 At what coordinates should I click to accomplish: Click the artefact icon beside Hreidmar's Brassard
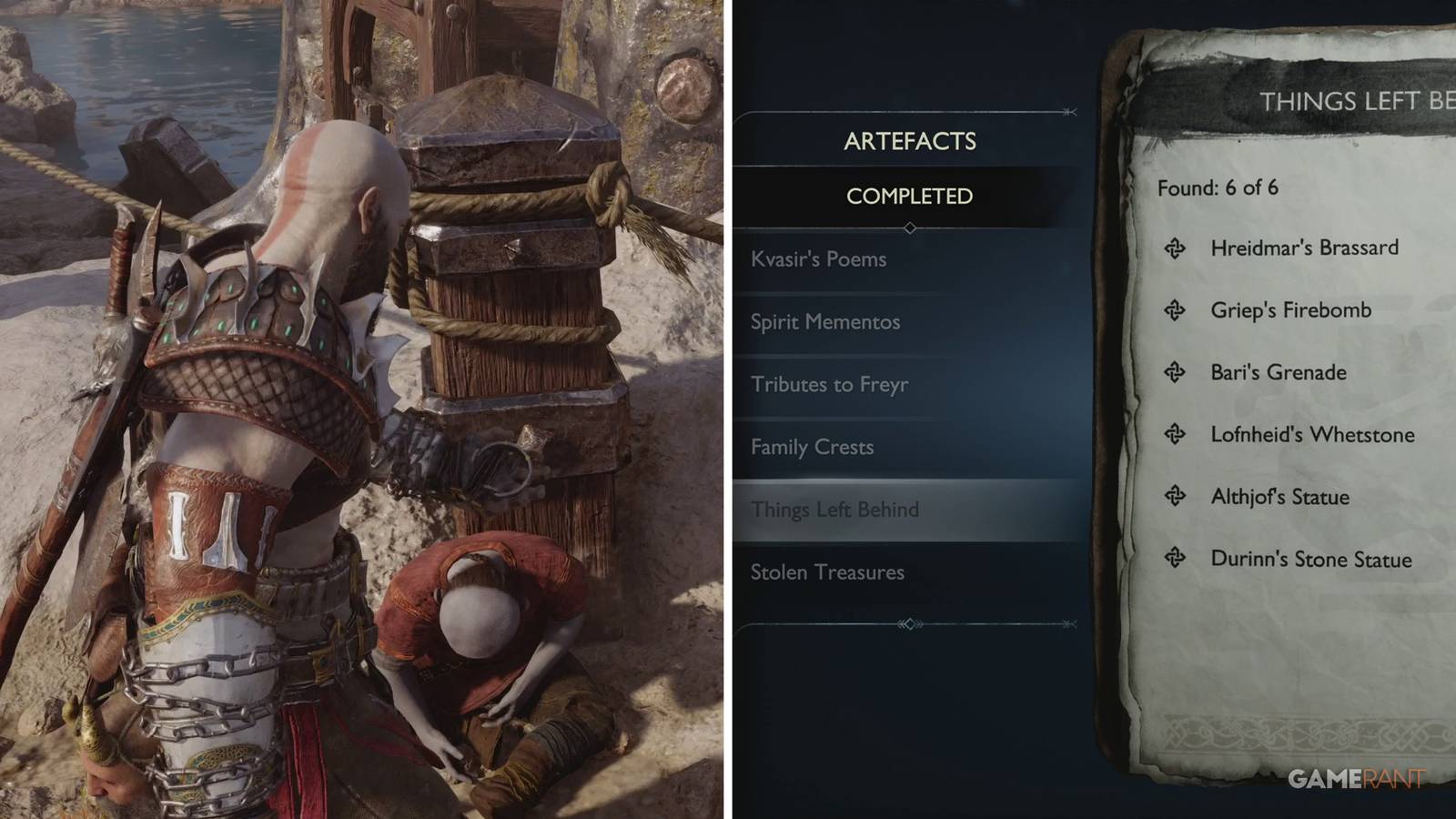pyautogui.click(x=1174, y=248)
